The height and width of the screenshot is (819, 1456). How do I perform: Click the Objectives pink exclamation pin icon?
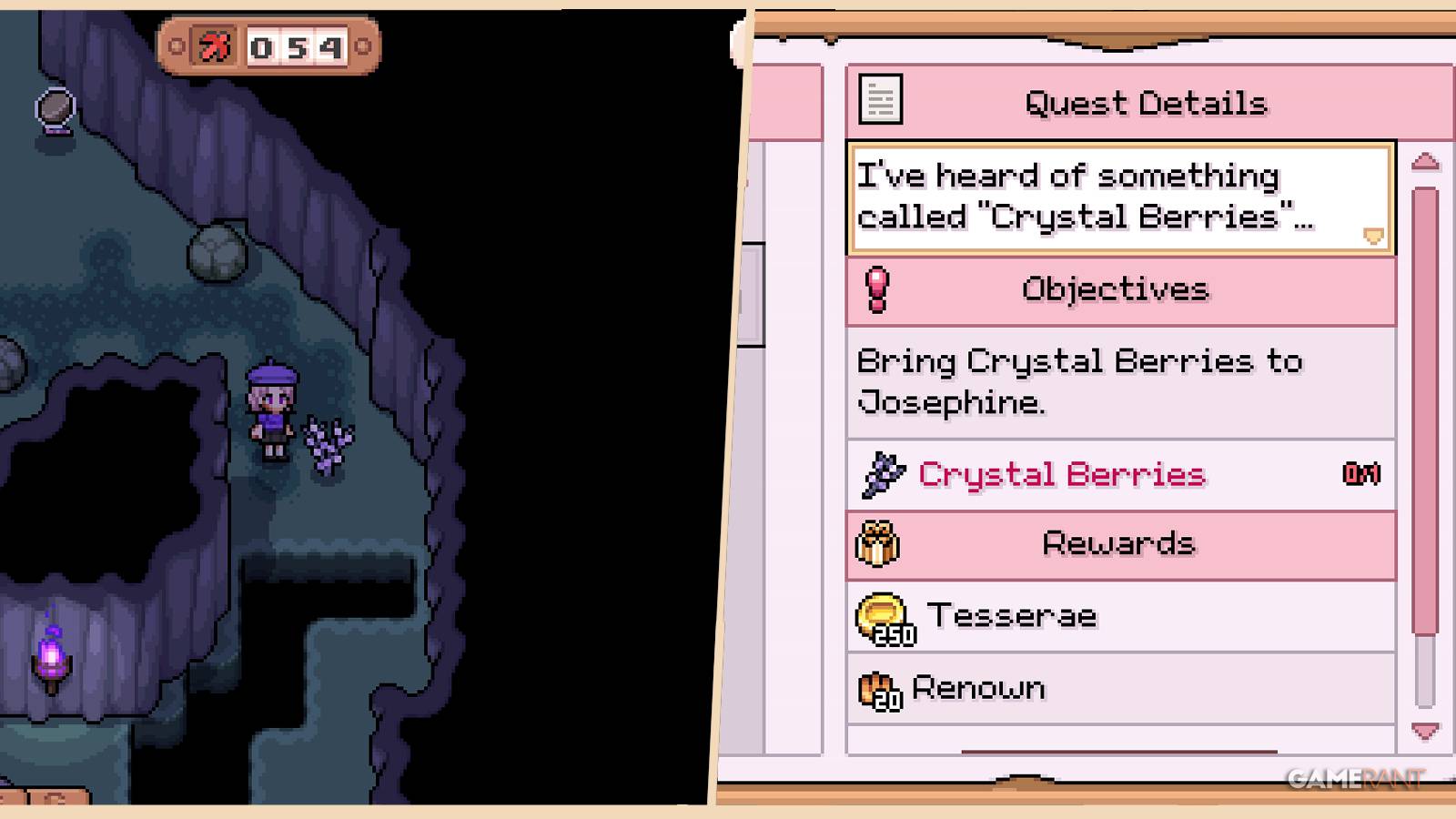click(x=876, y=288)
